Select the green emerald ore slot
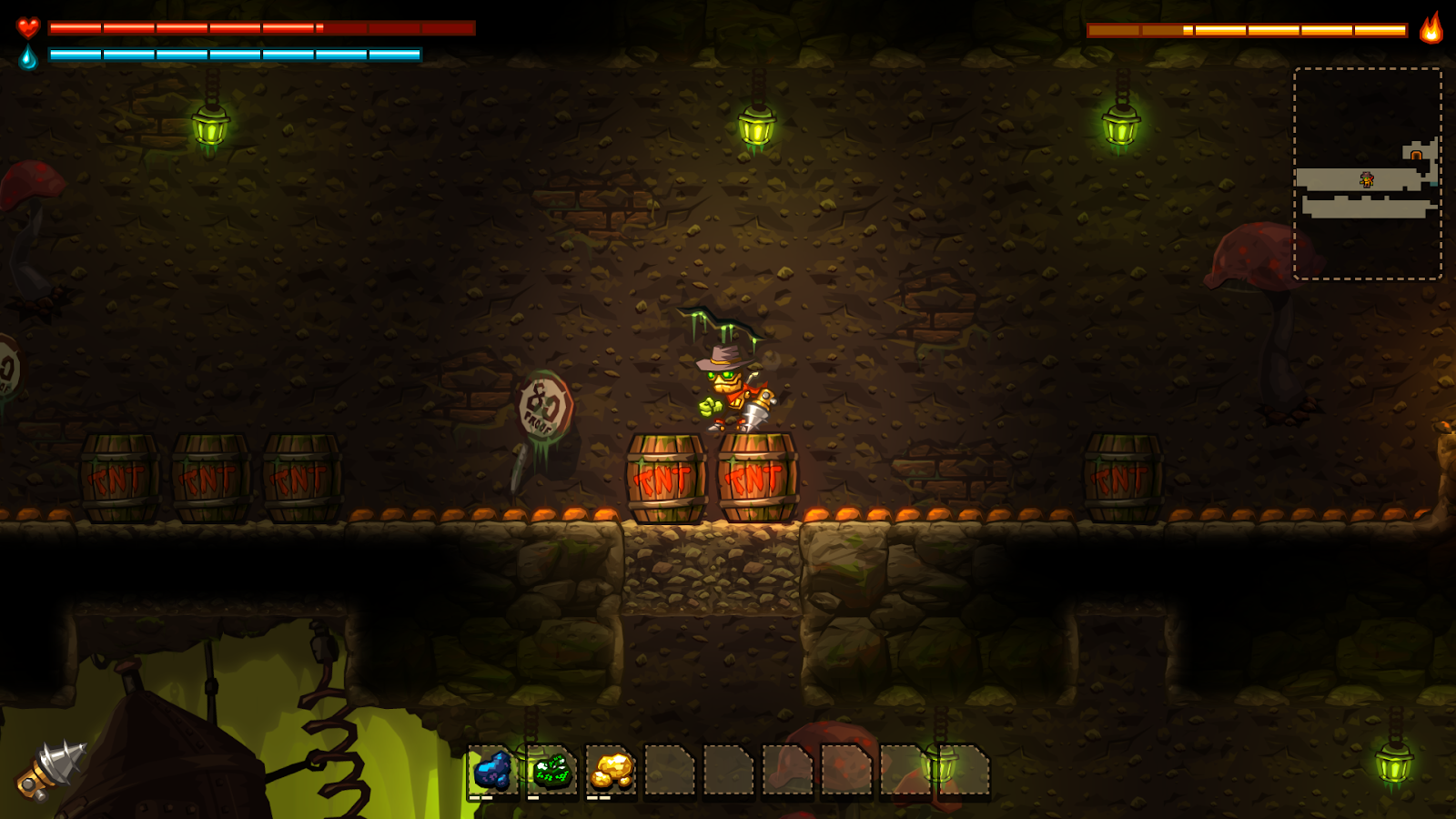The height and width of the screenshot is (819, 1456). [551, 771]
